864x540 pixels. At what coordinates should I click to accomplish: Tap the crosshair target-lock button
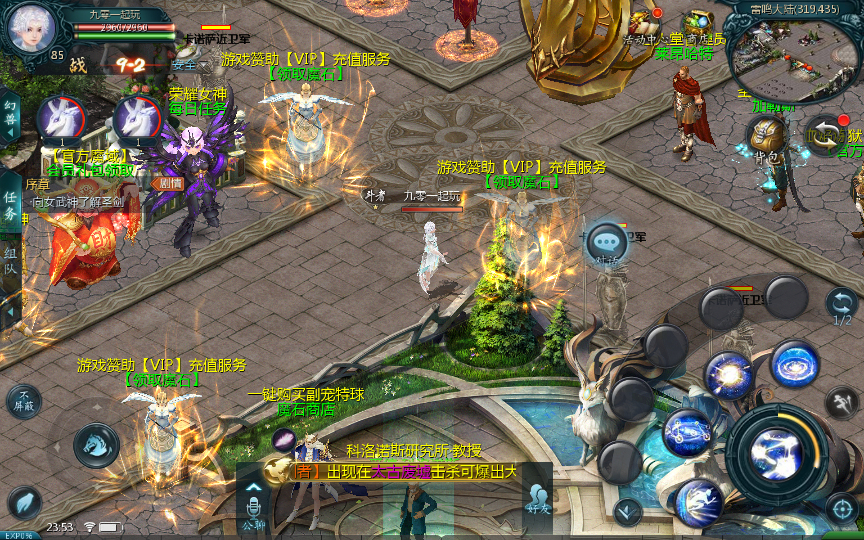[x=842, y=509]
